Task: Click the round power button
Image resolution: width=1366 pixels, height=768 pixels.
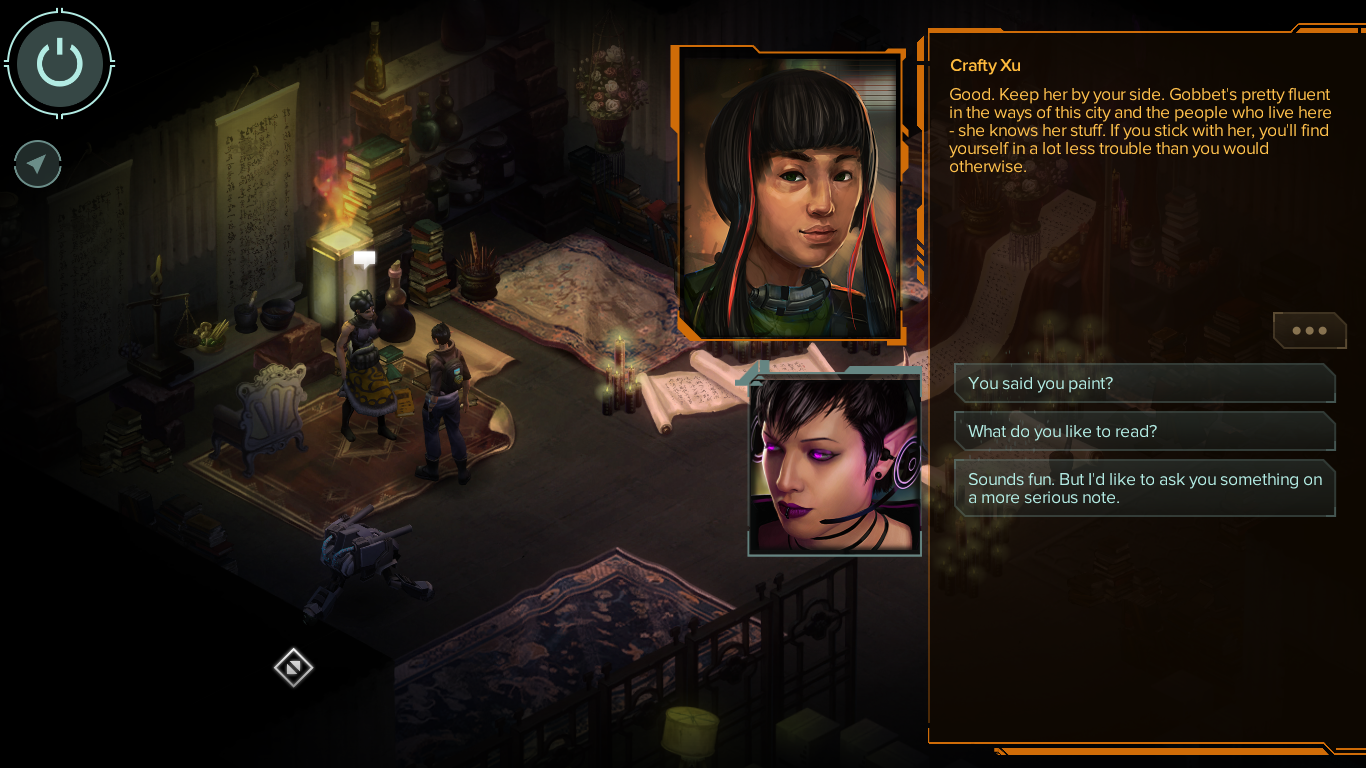Action: click(60, 62)
